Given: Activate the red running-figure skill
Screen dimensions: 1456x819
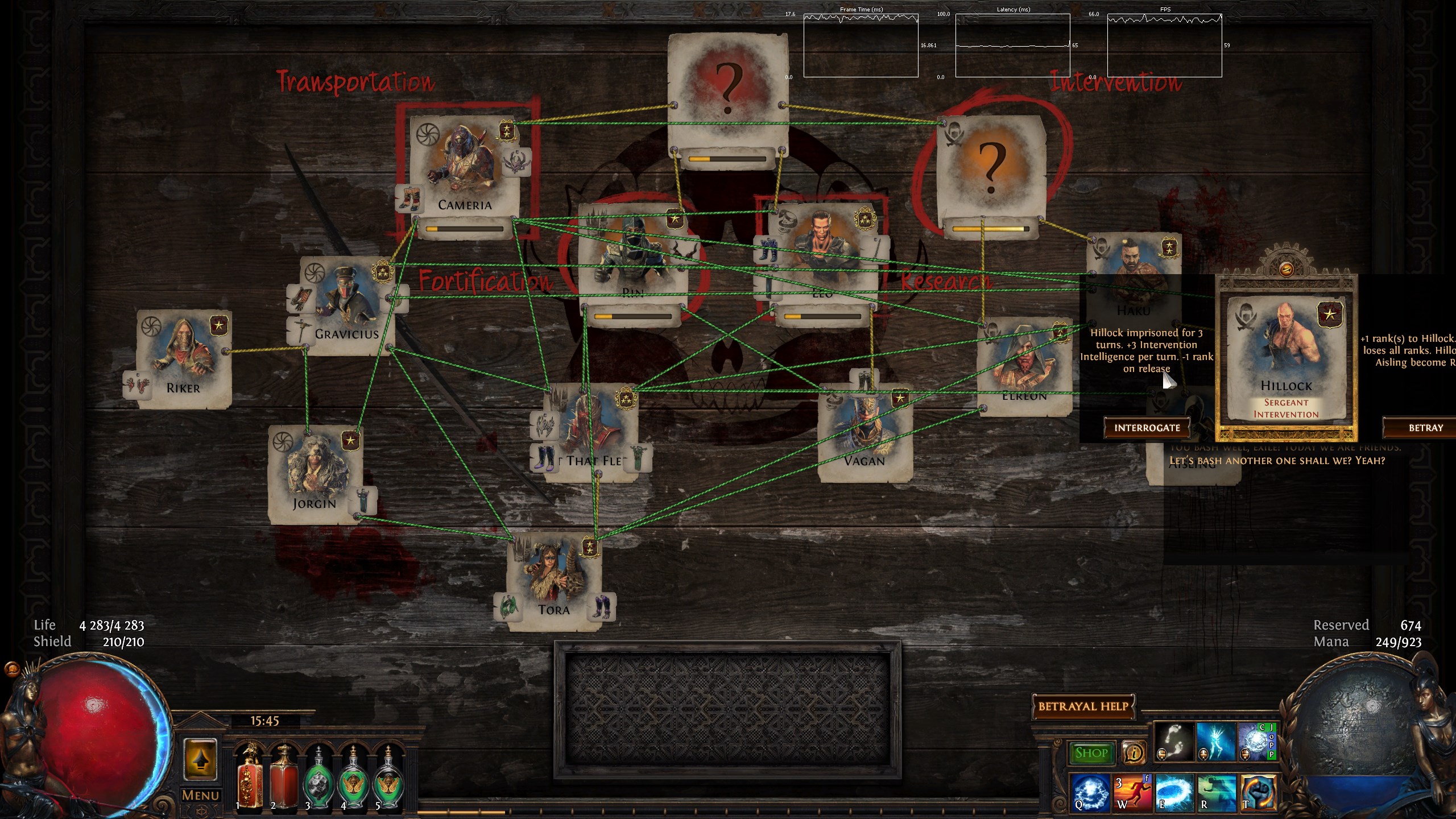Looking at the screenshot, I should click(x=1132, y=792).
